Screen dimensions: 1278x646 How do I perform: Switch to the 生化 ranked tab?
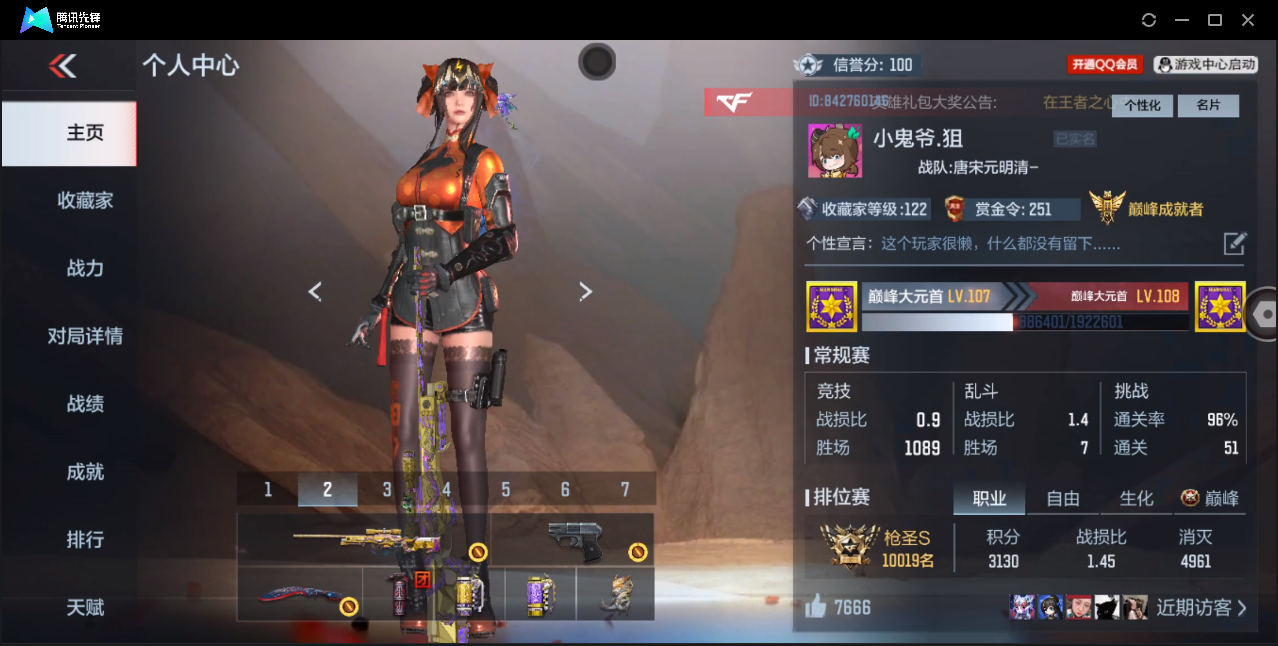click(1136, 498)
